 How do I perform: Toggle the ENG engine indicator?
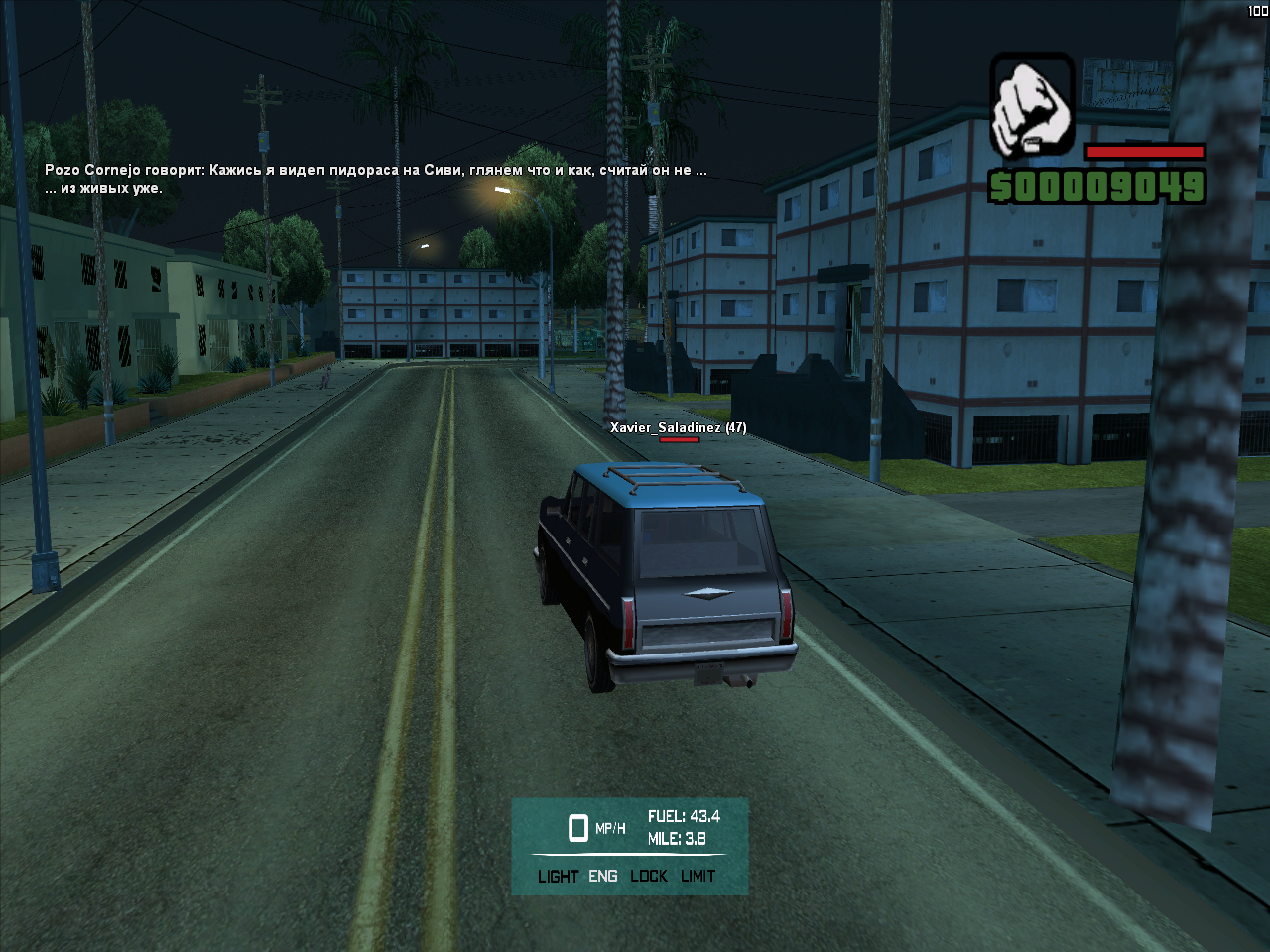click(x=602, y=876)
